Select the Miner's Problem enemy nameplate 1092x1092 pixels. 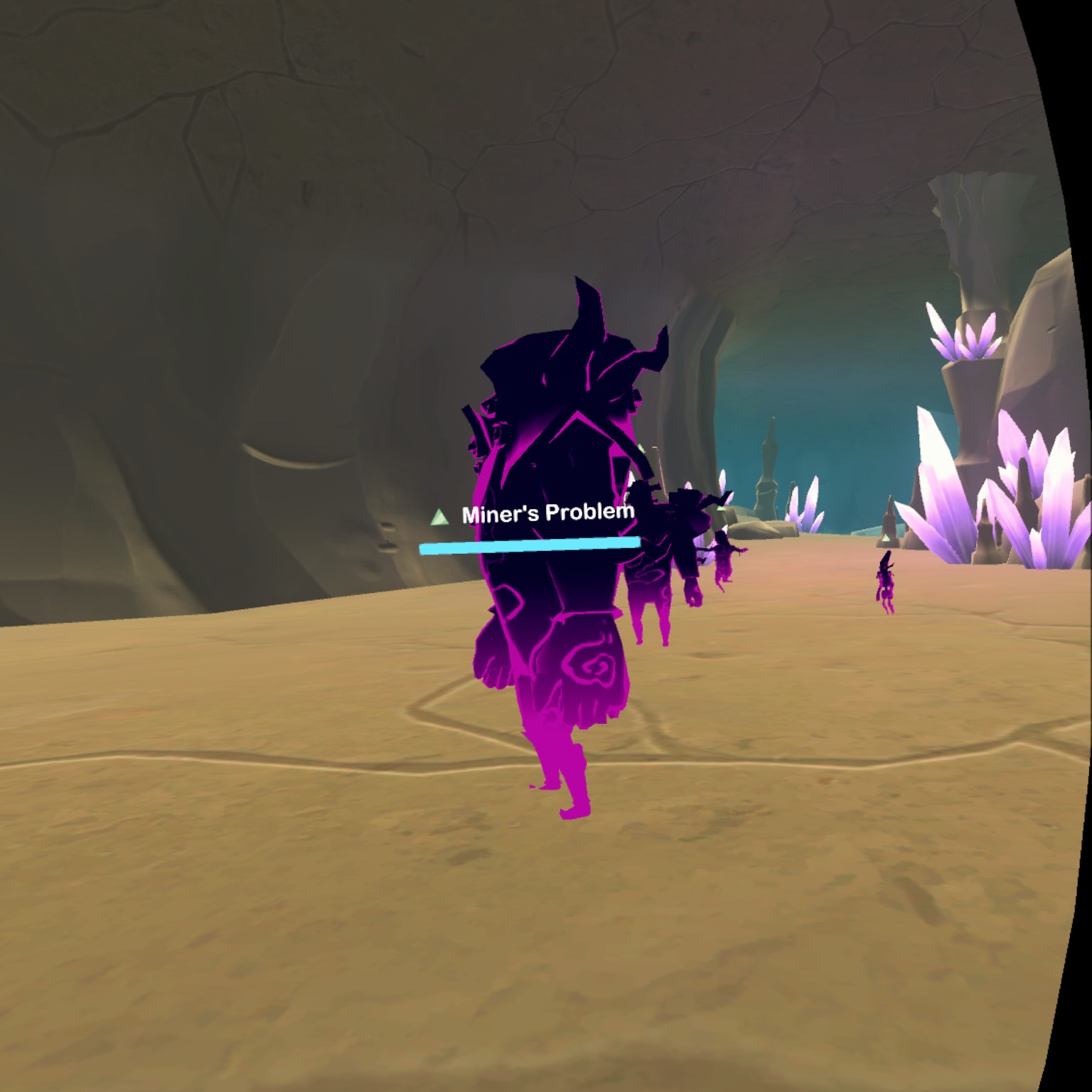(x=546, y=513)
